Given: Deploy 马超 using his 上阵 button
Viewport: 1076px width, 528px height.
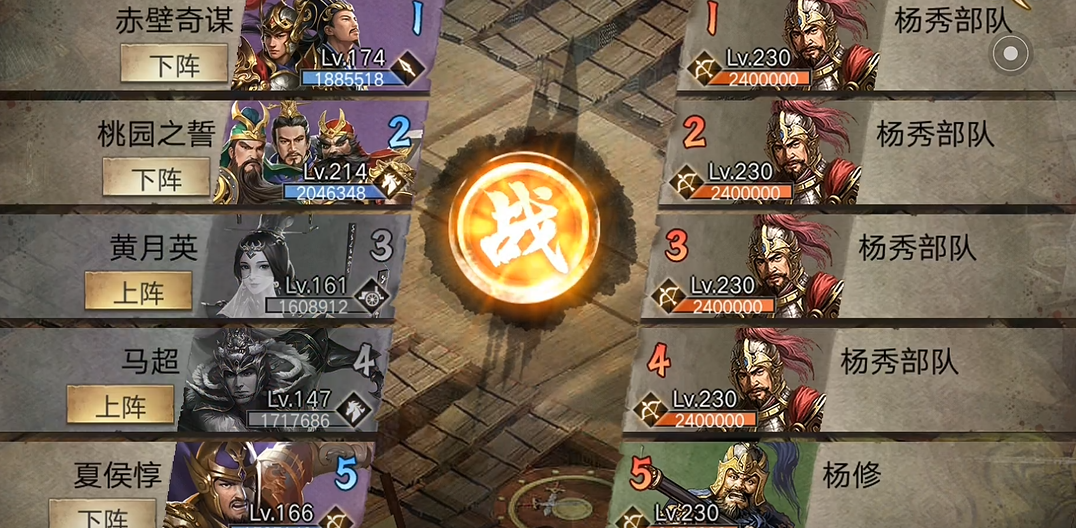Looking at the screenshot, I should point(120,405).
